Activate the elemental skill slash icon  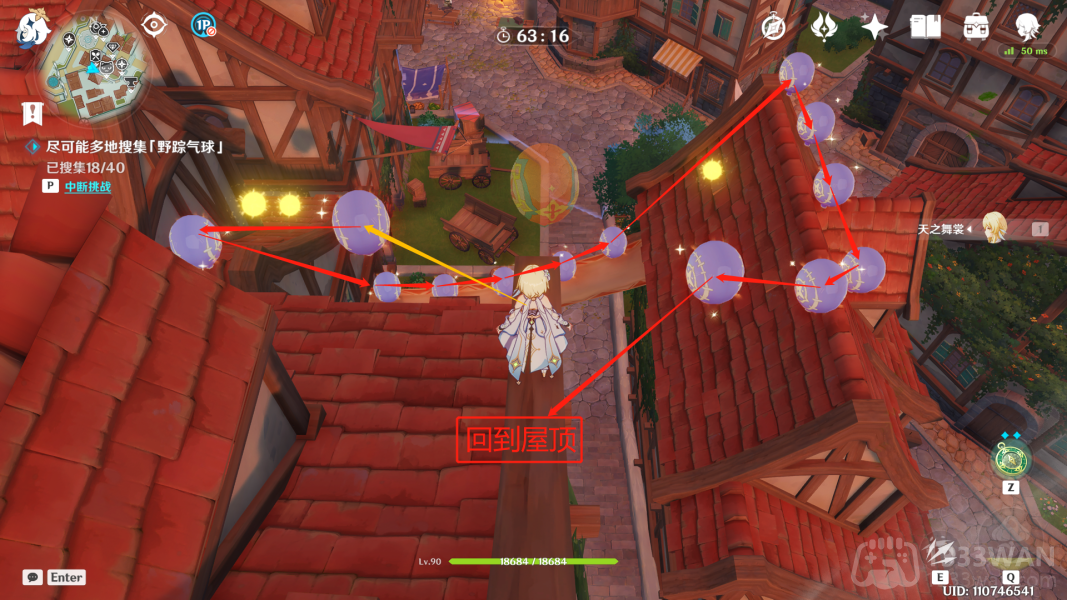(x=940, y=551)
